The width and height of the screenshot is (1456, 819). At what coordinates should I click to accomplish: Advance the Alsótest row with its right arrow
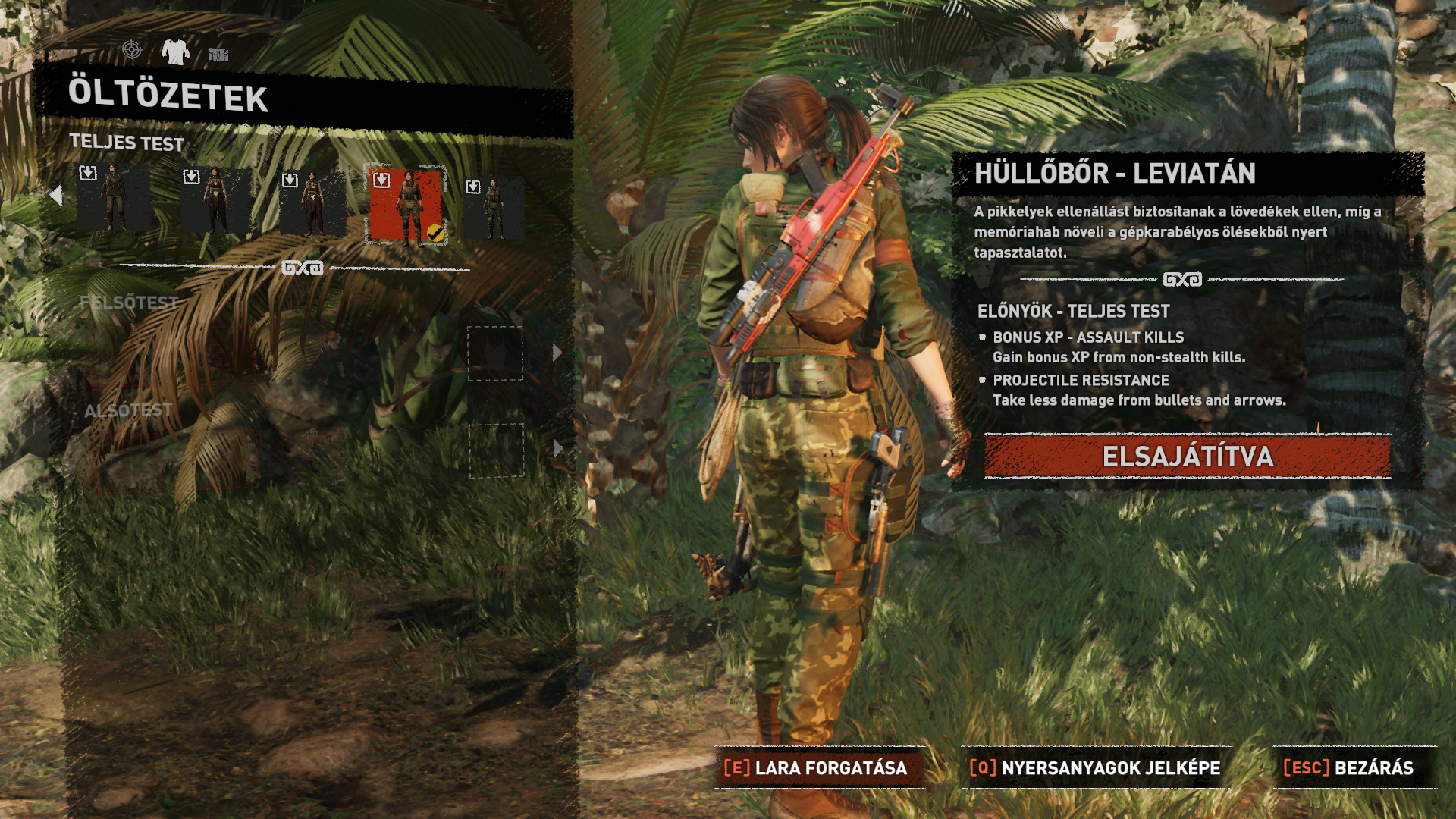pyautogui.click(x=558, y=448)
